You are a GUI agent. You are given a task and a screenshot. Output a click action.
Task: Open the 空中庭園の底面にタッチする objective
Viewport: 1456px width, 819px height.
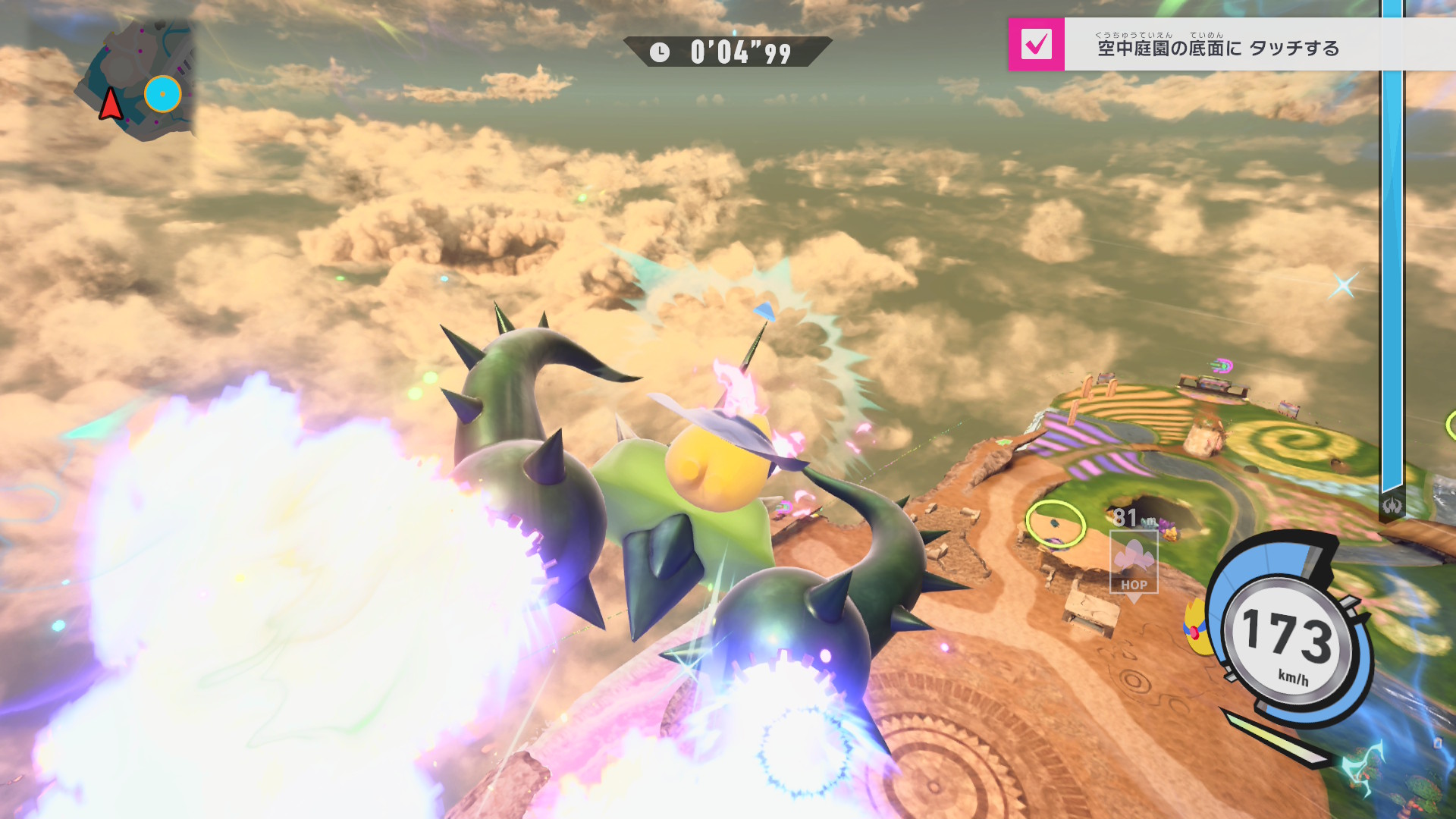pyautogui.click(x=1218, y=48)
